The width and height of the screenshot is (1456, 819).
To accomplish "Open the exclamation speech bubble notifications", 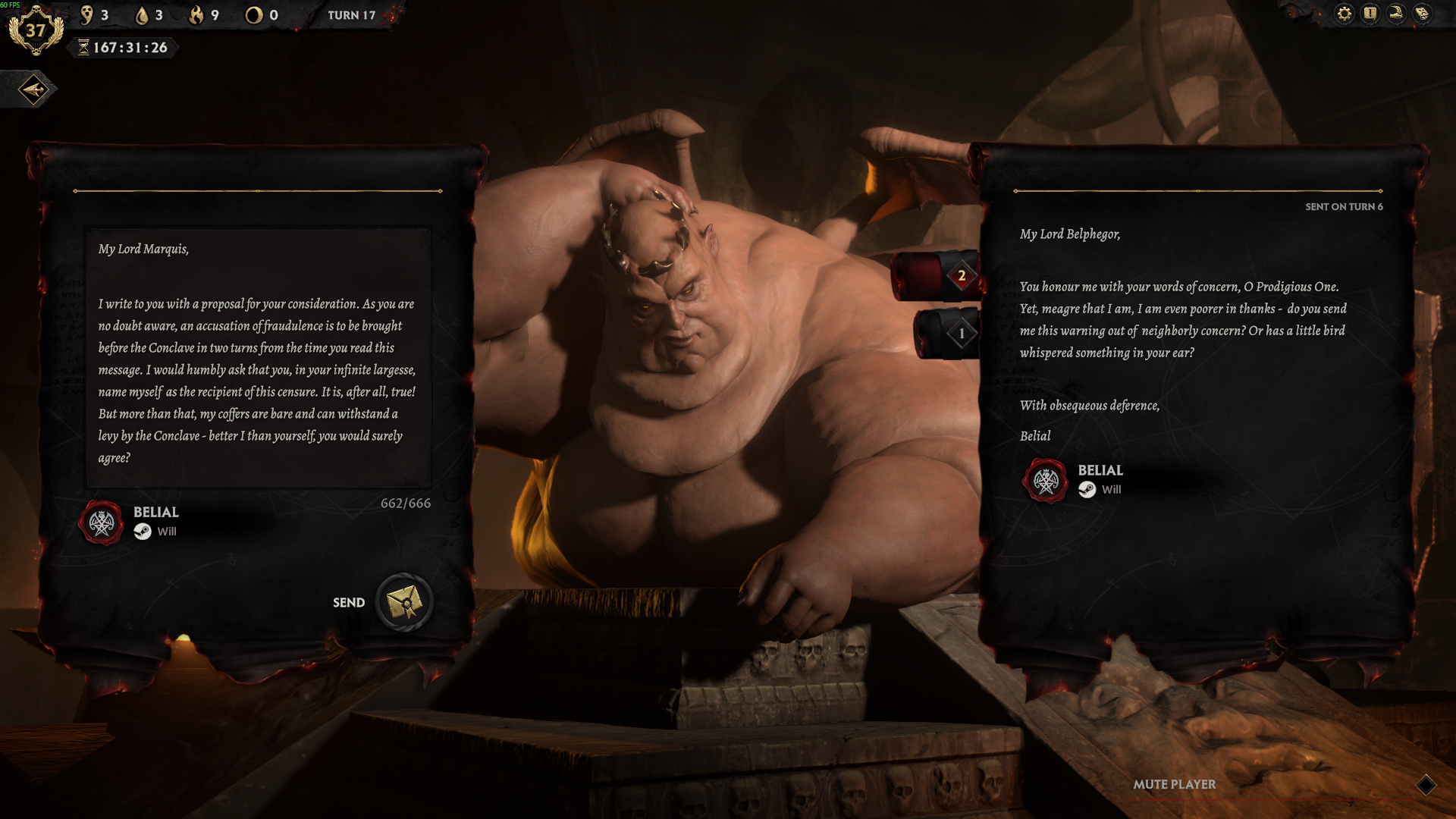I will [x=1370, y=14].
